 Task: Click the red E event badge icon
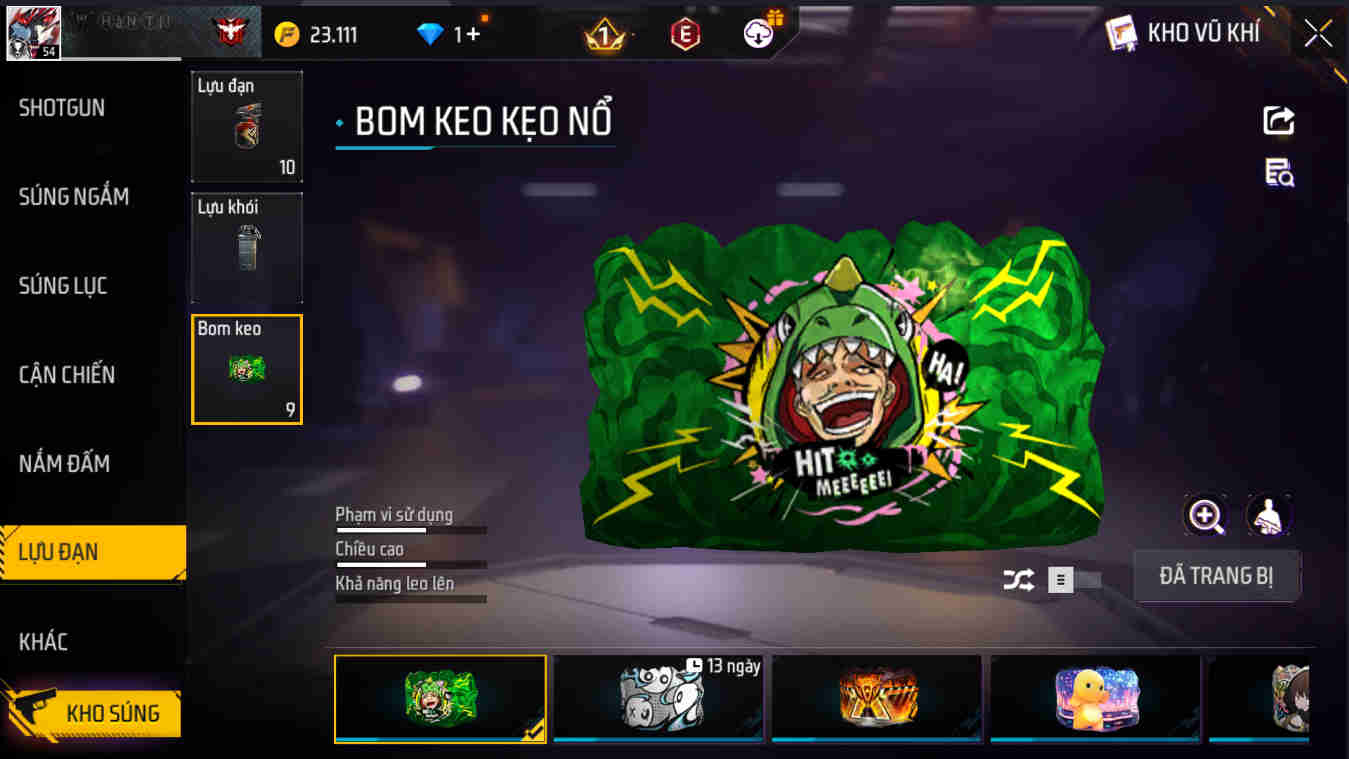tap(685, 32)
